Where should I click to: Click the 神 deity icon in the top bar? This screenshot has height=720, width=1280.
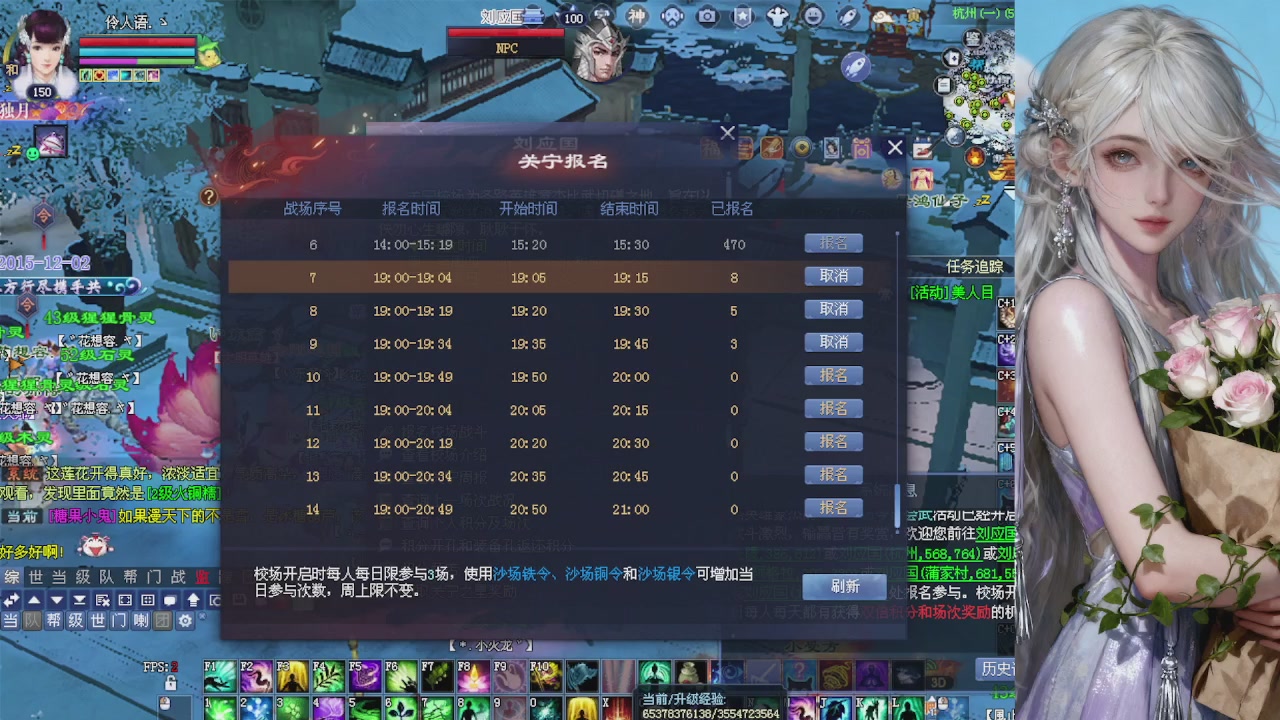point(636,15)
